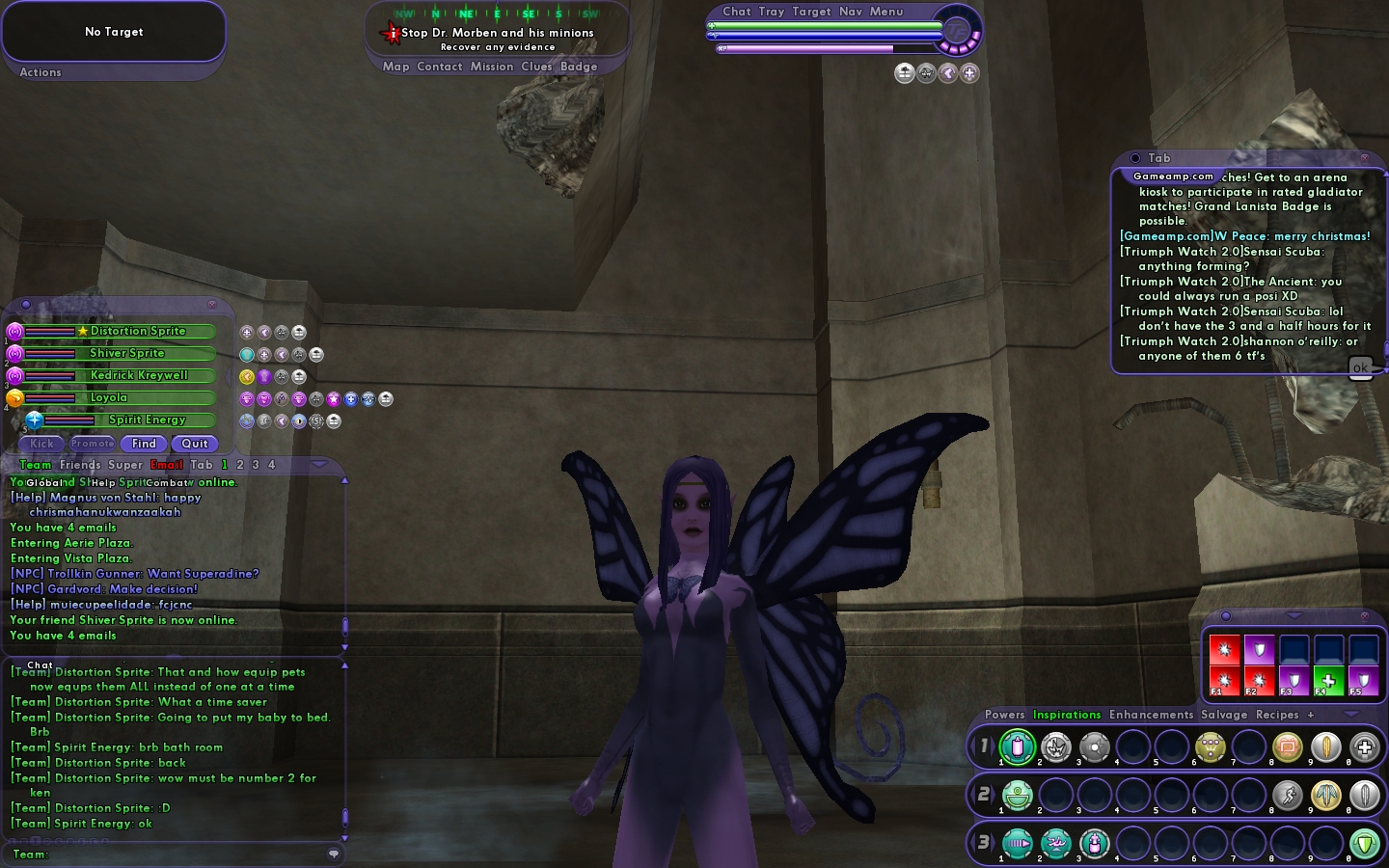Open the Actions dropdown under target

41,72
